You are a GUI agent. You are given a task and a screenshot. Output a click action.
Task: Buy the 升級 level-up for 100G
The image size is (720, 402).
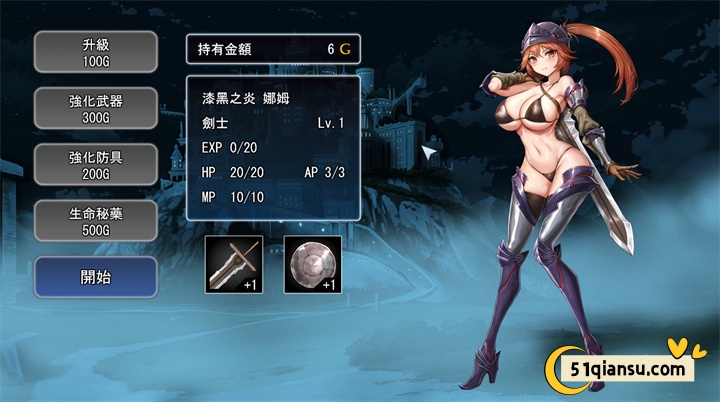click(96, 52)
